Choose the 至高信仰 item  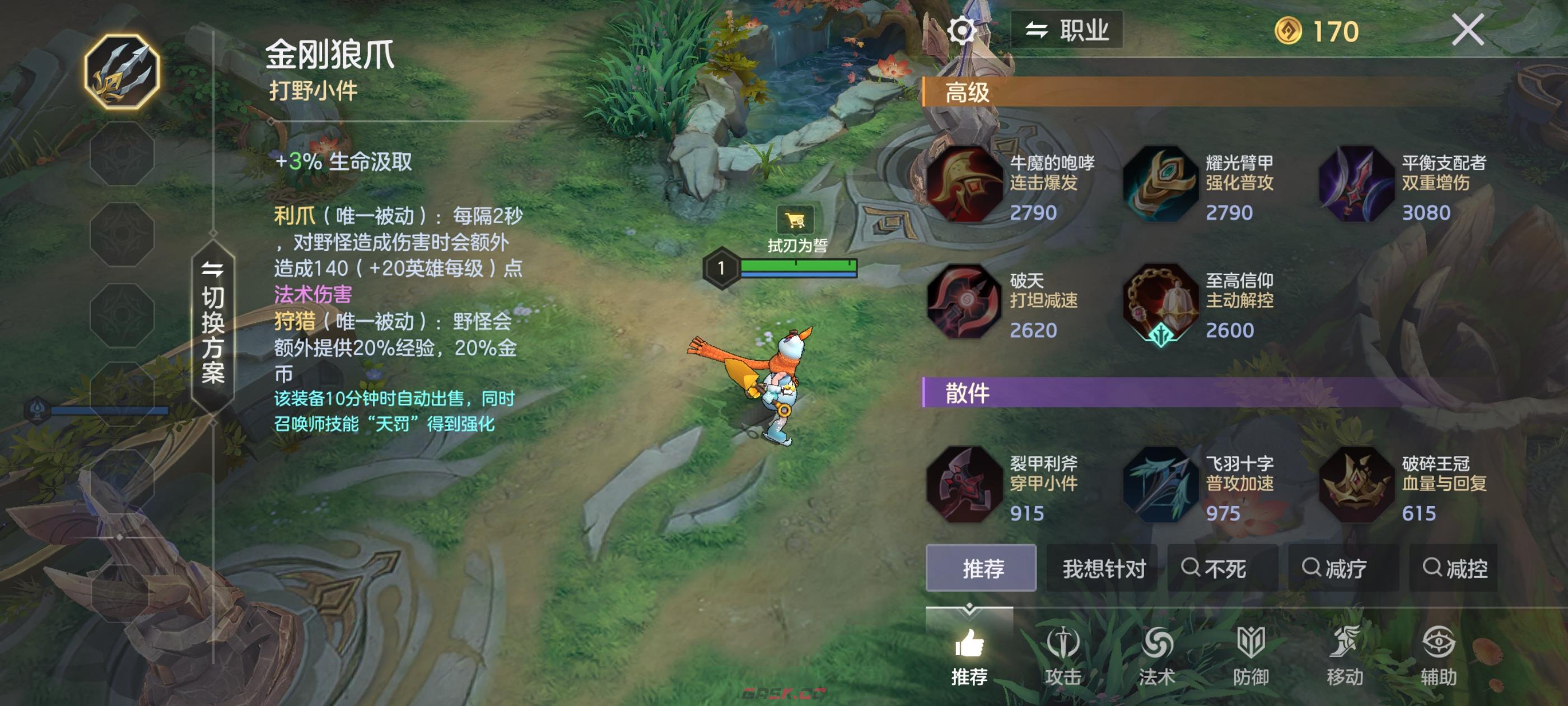pos(1161,302)
